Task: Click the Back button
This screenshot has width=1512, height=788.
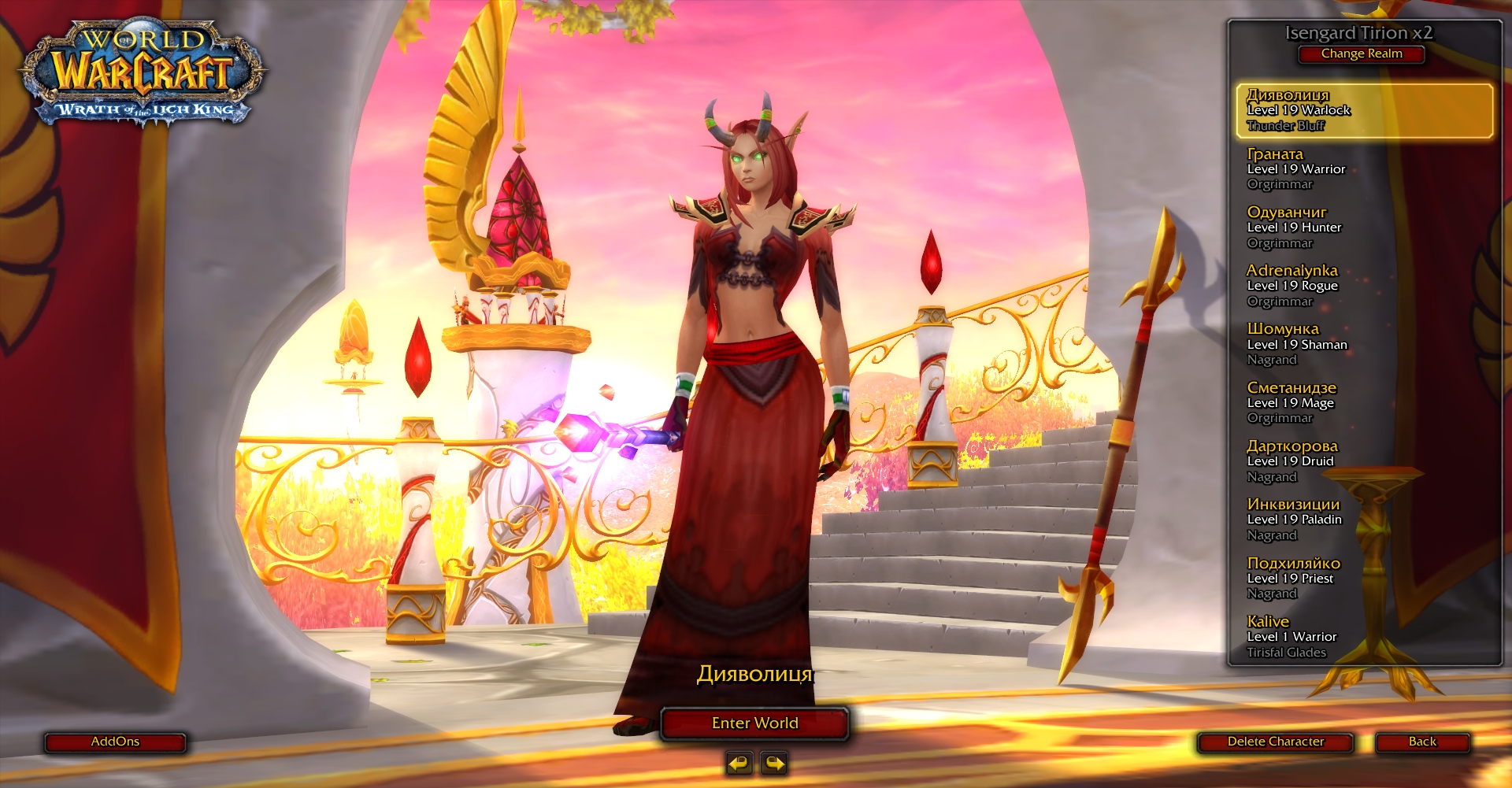Action: pos(1422,742)
